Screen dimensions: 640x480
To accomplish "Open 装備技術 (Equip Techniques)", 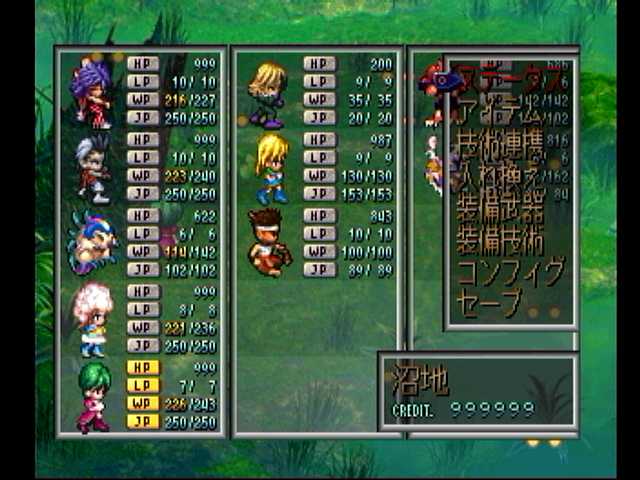I will pos(500,241).
